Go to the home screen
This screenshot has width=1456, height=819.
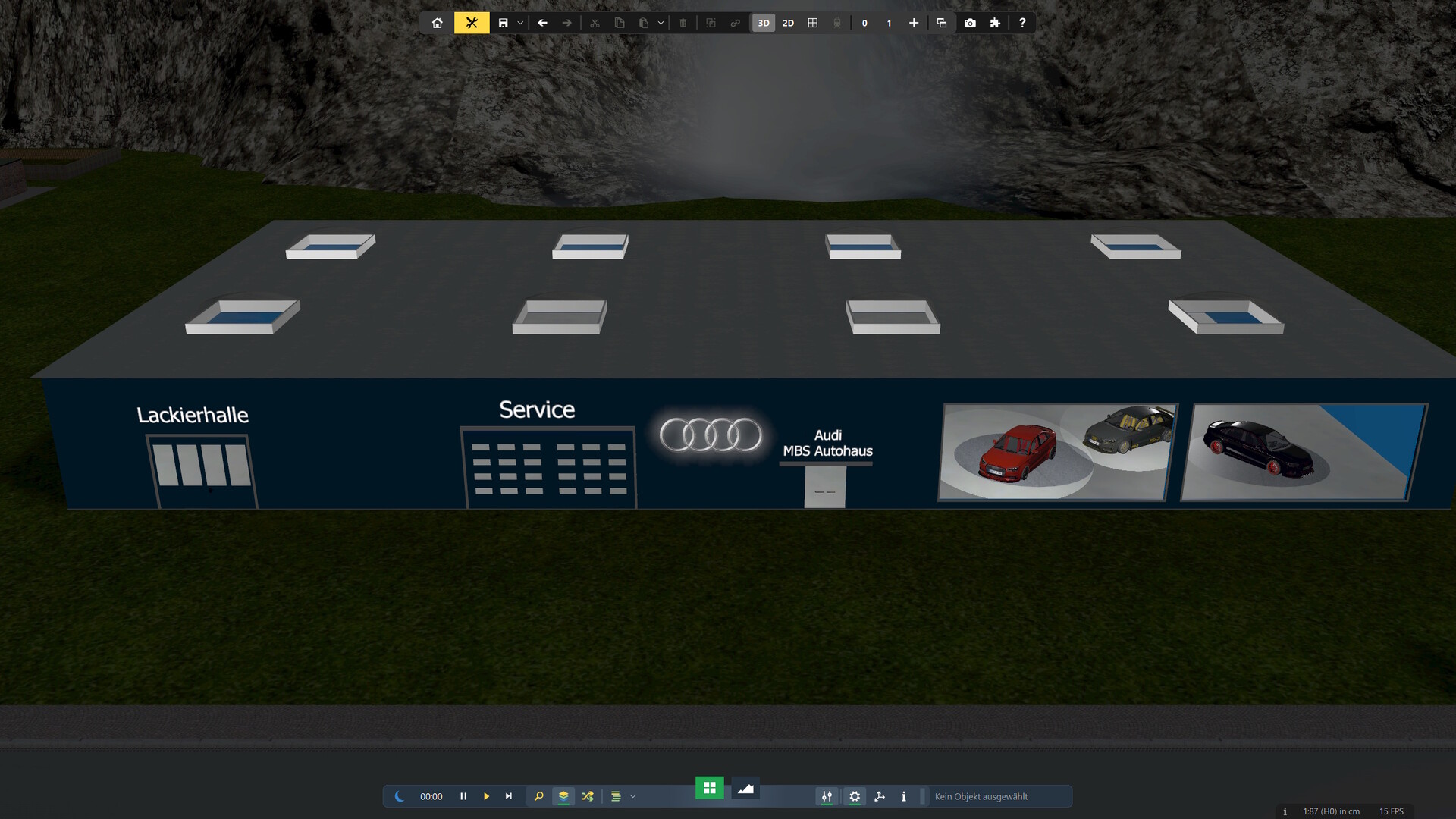click(x=437, y=23)
